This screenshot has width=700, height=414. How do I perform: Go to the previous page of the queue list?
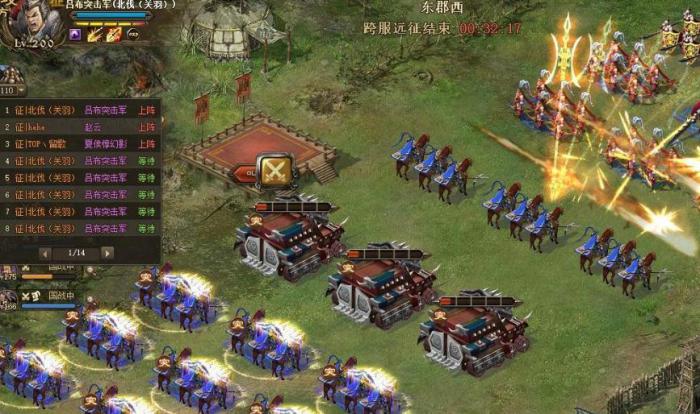45,253
